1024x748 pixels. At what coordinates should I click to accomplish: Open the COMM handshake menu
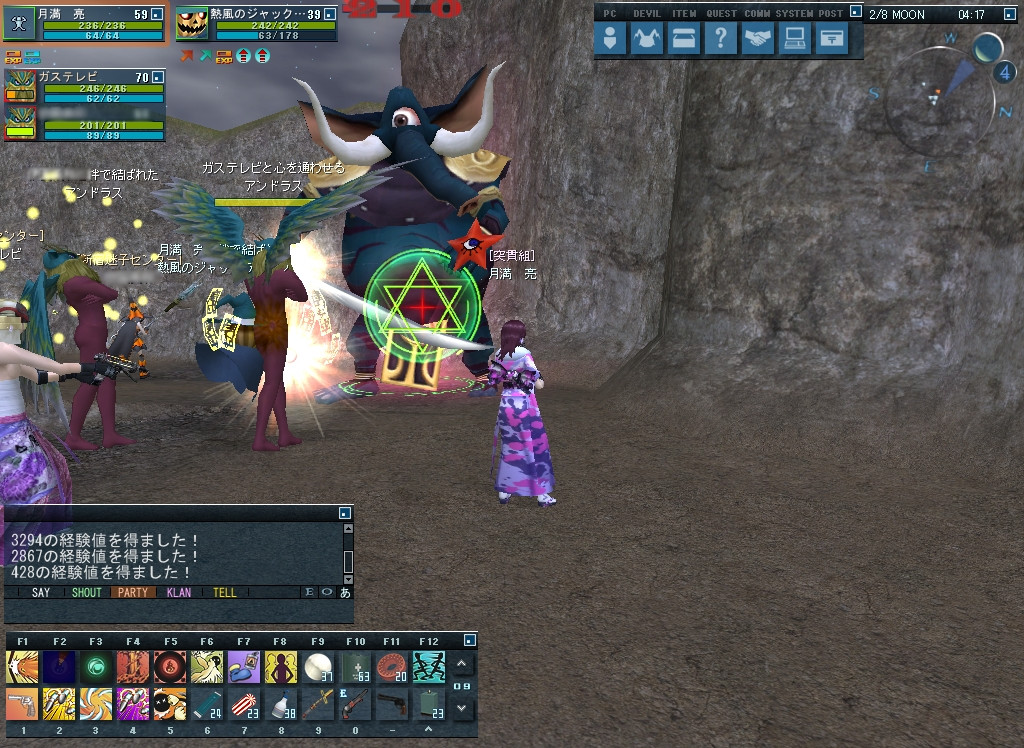click(757, 39)
